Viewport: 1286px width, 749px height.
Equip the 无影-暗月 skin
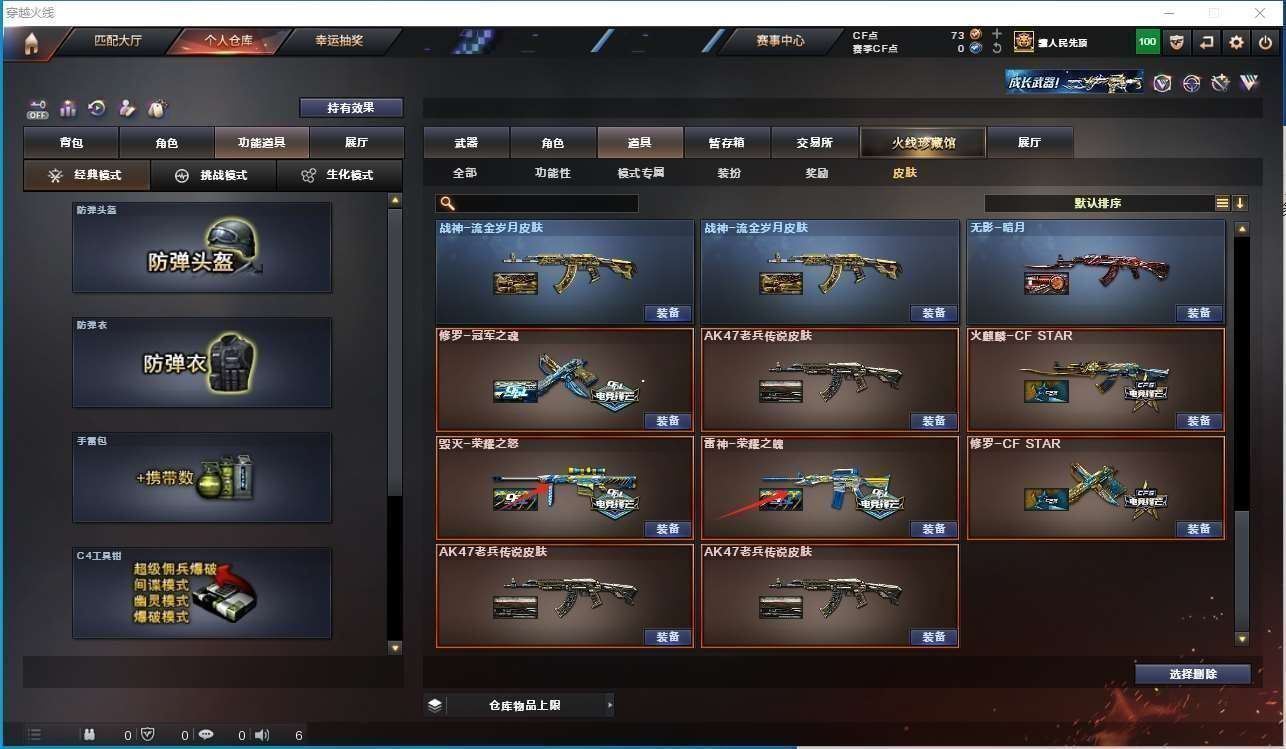click(1198, 313)
